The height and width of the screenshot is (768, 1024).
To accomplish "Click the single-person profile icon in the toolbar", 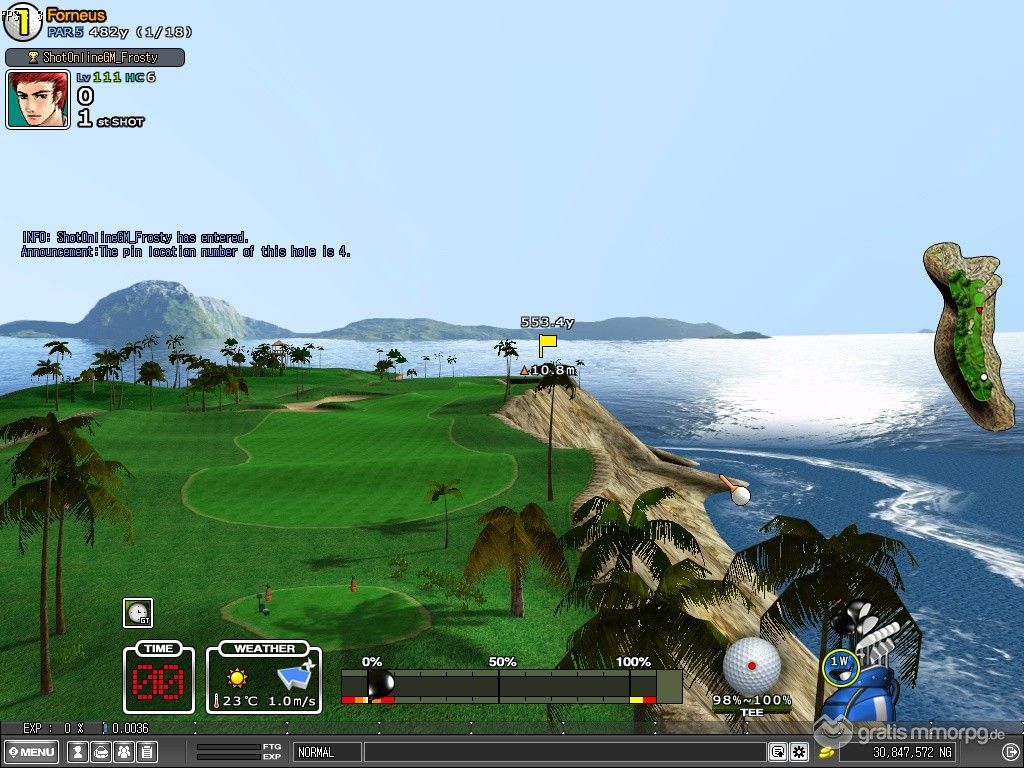I will tap(78, 752).
